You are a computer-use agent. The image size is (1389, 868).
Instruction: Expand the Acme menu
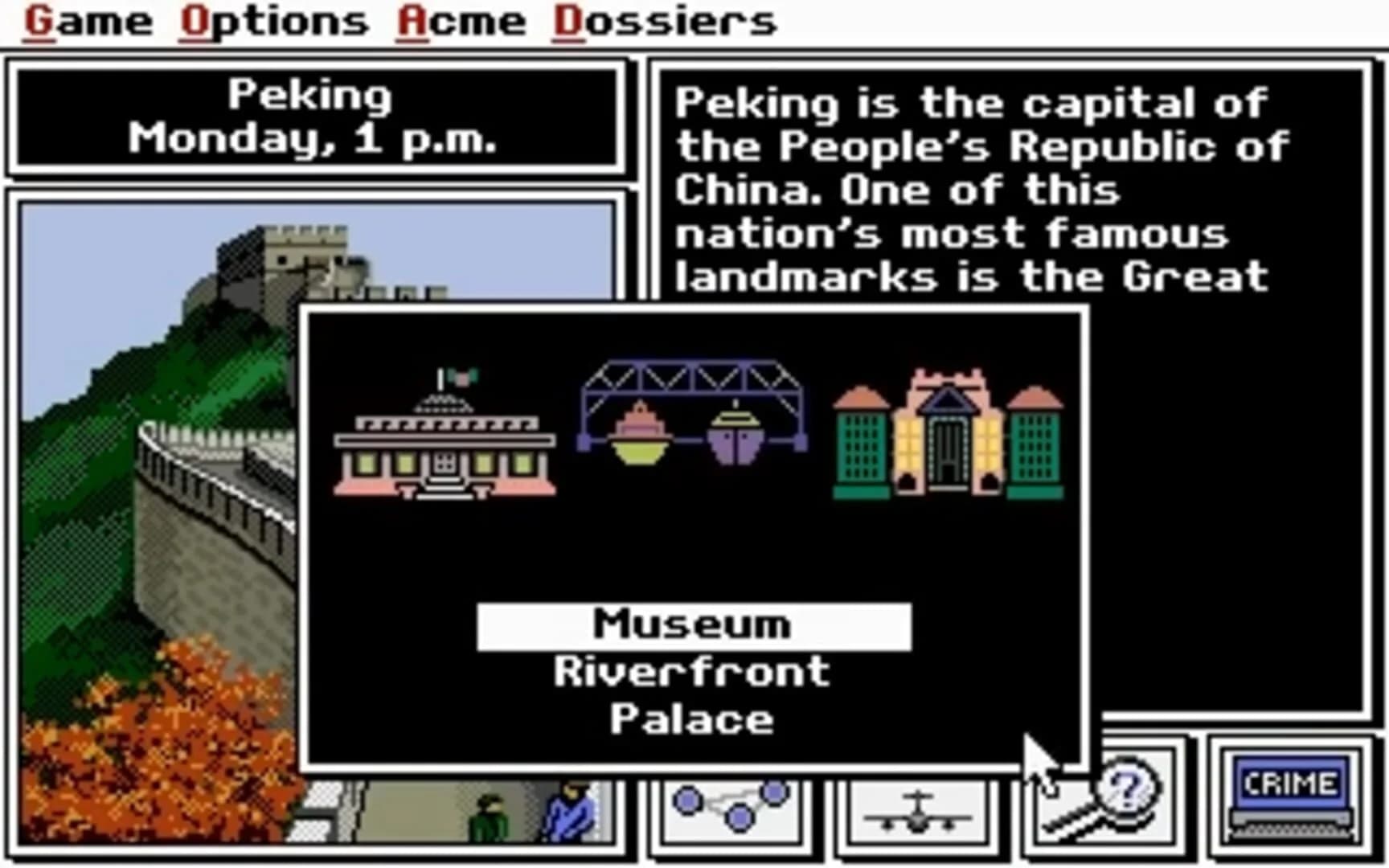click(x=462, y=20)
